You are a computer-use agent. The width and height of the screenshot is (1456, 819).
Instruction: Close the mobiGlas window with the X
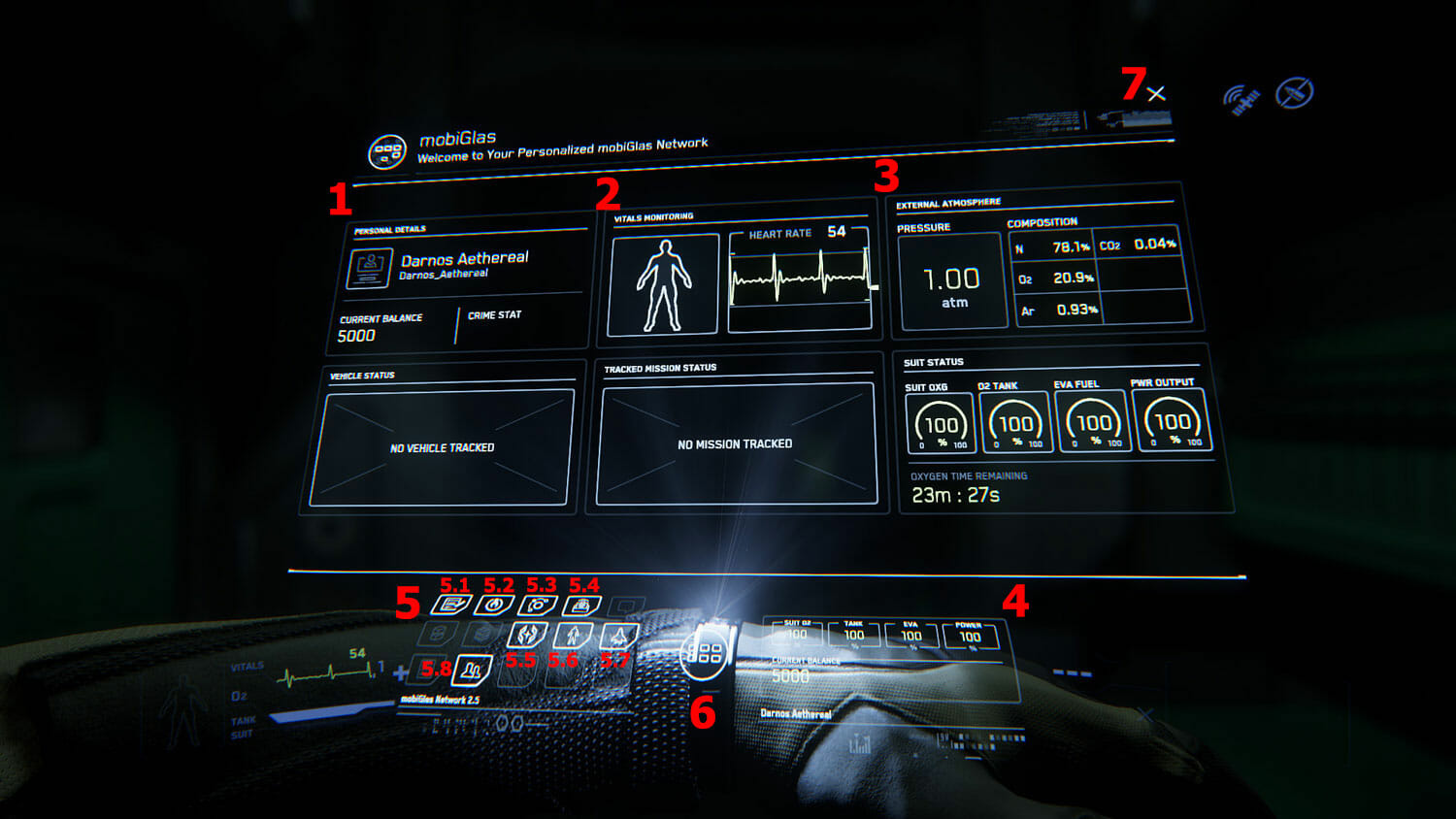click(1156, 94)
